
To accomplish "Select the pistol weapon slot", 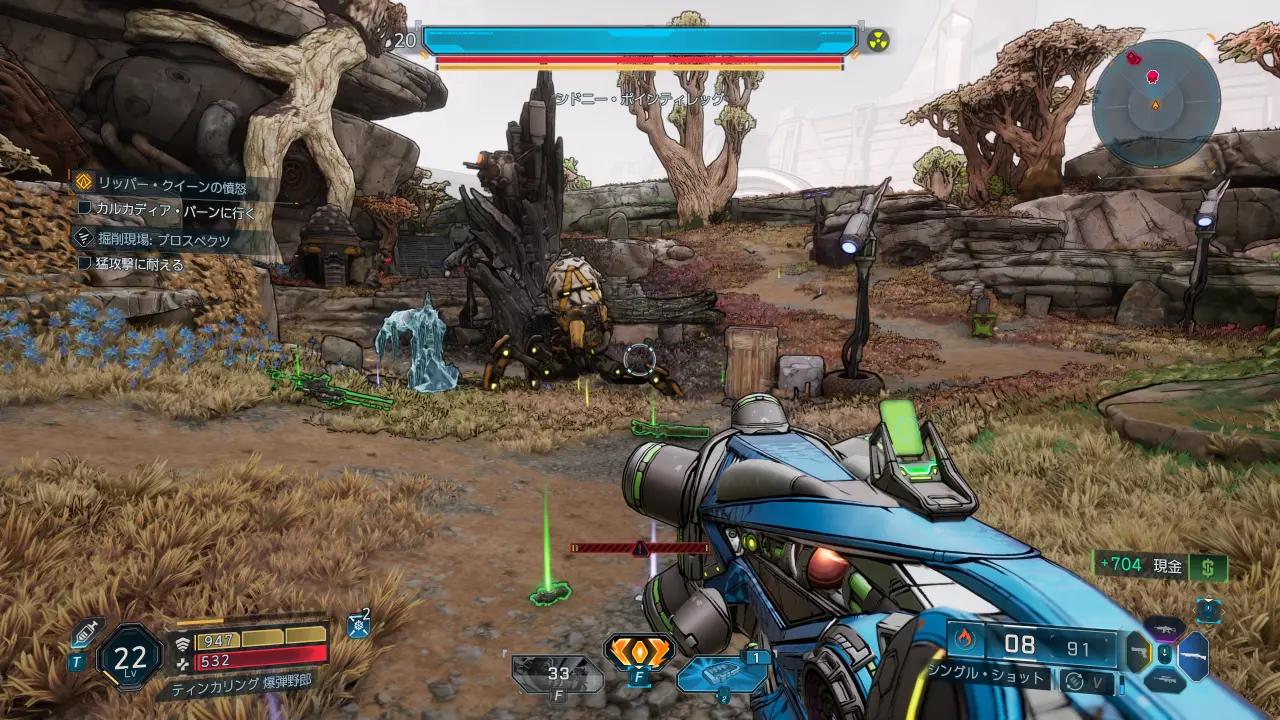I will [1138, 653].
